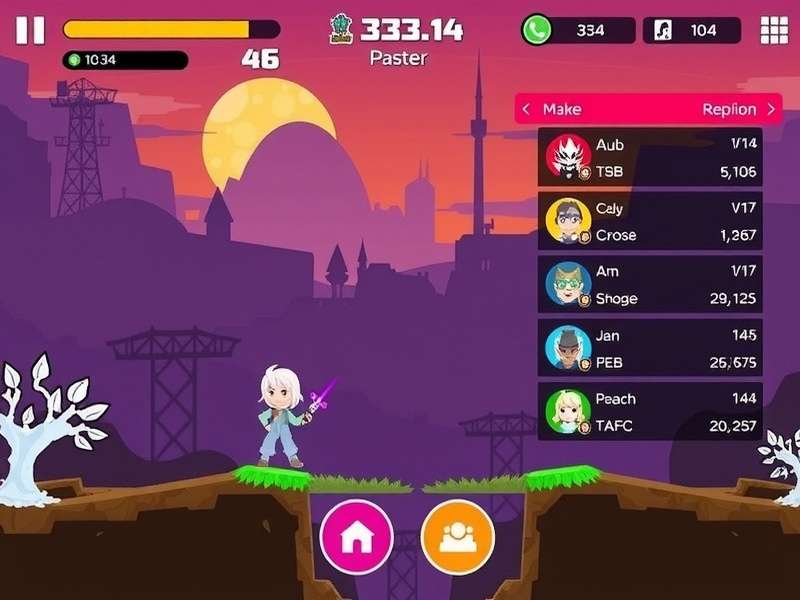The height and width of the screenshot is (600, 800).
Task: Select player Jan in the leaderboard
Action: click(x=650, y=348)
